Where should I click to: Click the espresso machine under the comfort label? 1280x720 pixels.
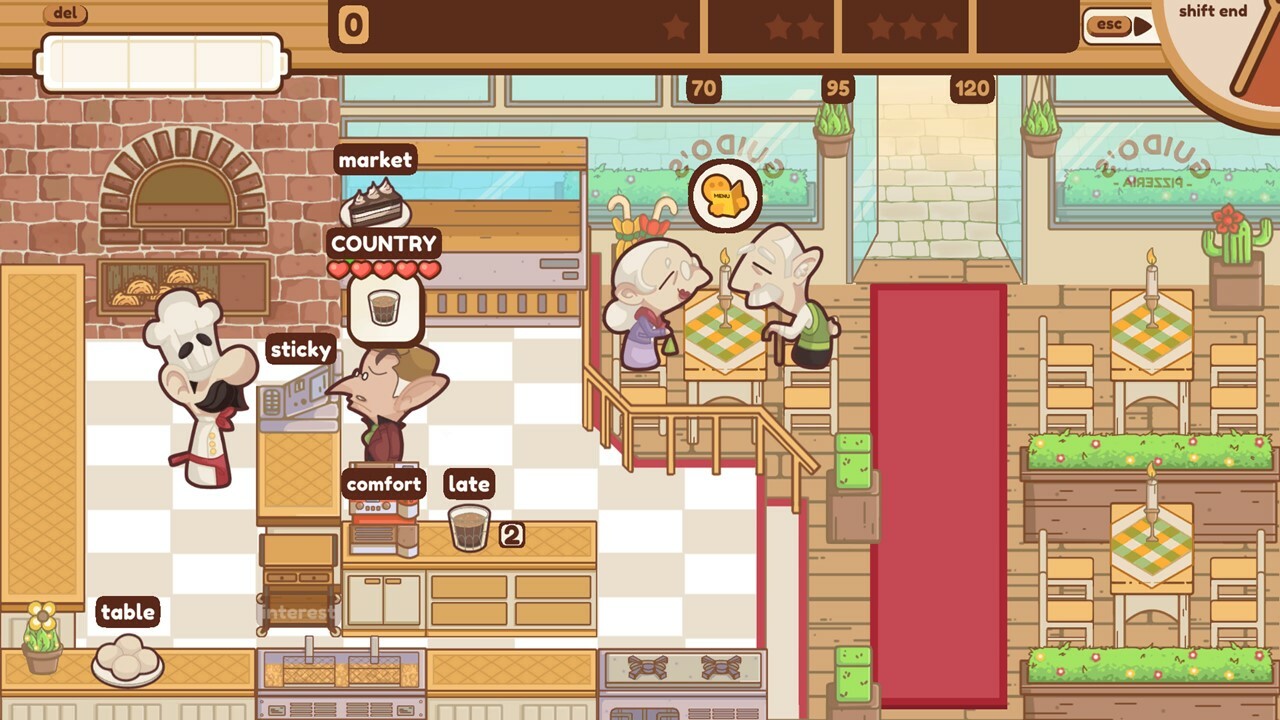[x=383, y=519]
